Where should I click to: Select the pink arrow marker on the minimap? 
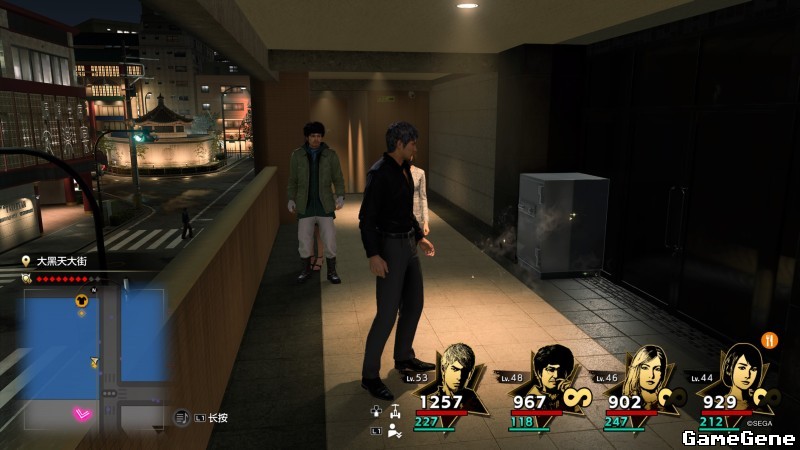pos(81,413)
